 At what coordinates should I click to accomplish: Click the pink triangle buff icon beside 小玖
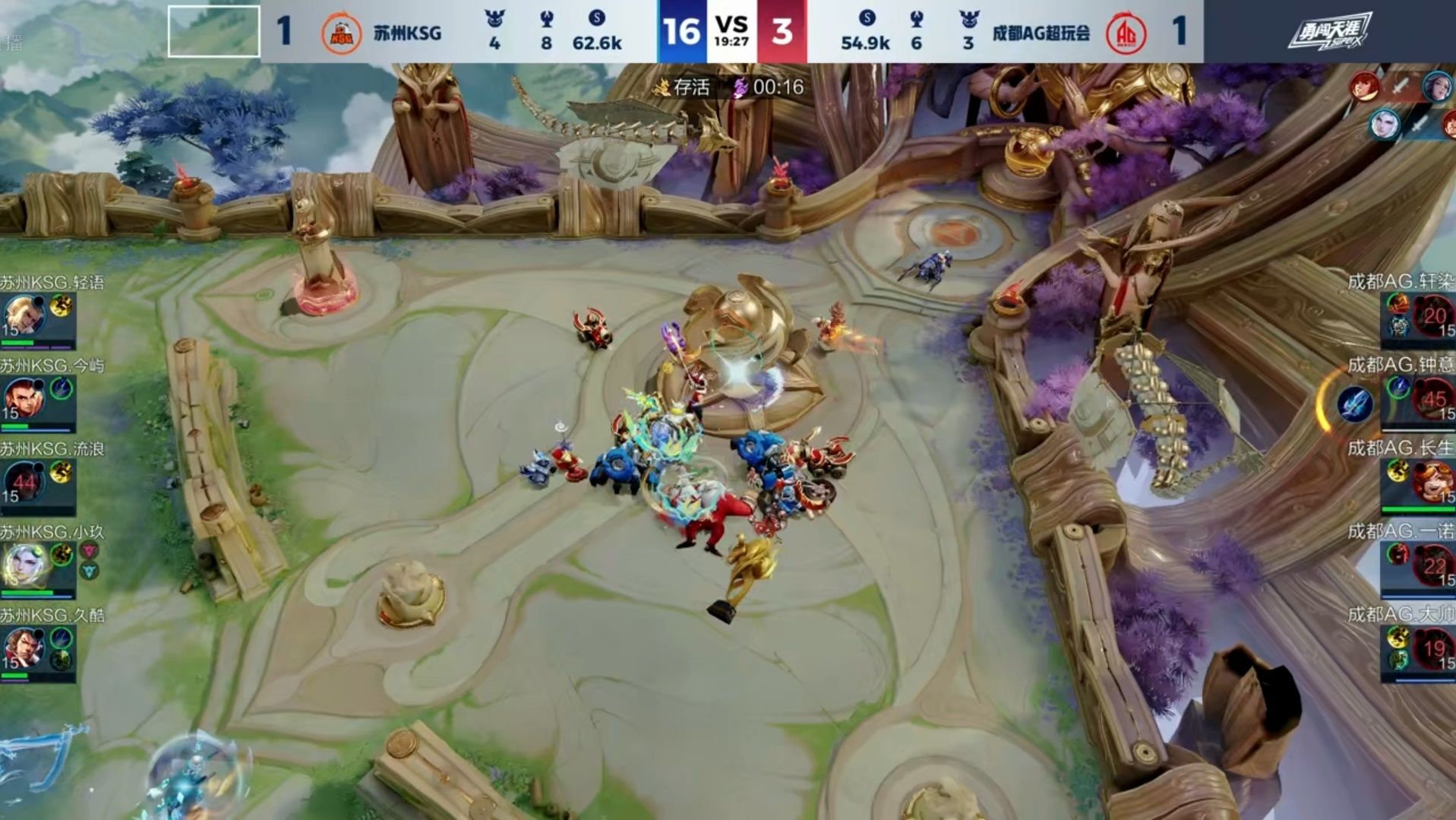[89, 551]
